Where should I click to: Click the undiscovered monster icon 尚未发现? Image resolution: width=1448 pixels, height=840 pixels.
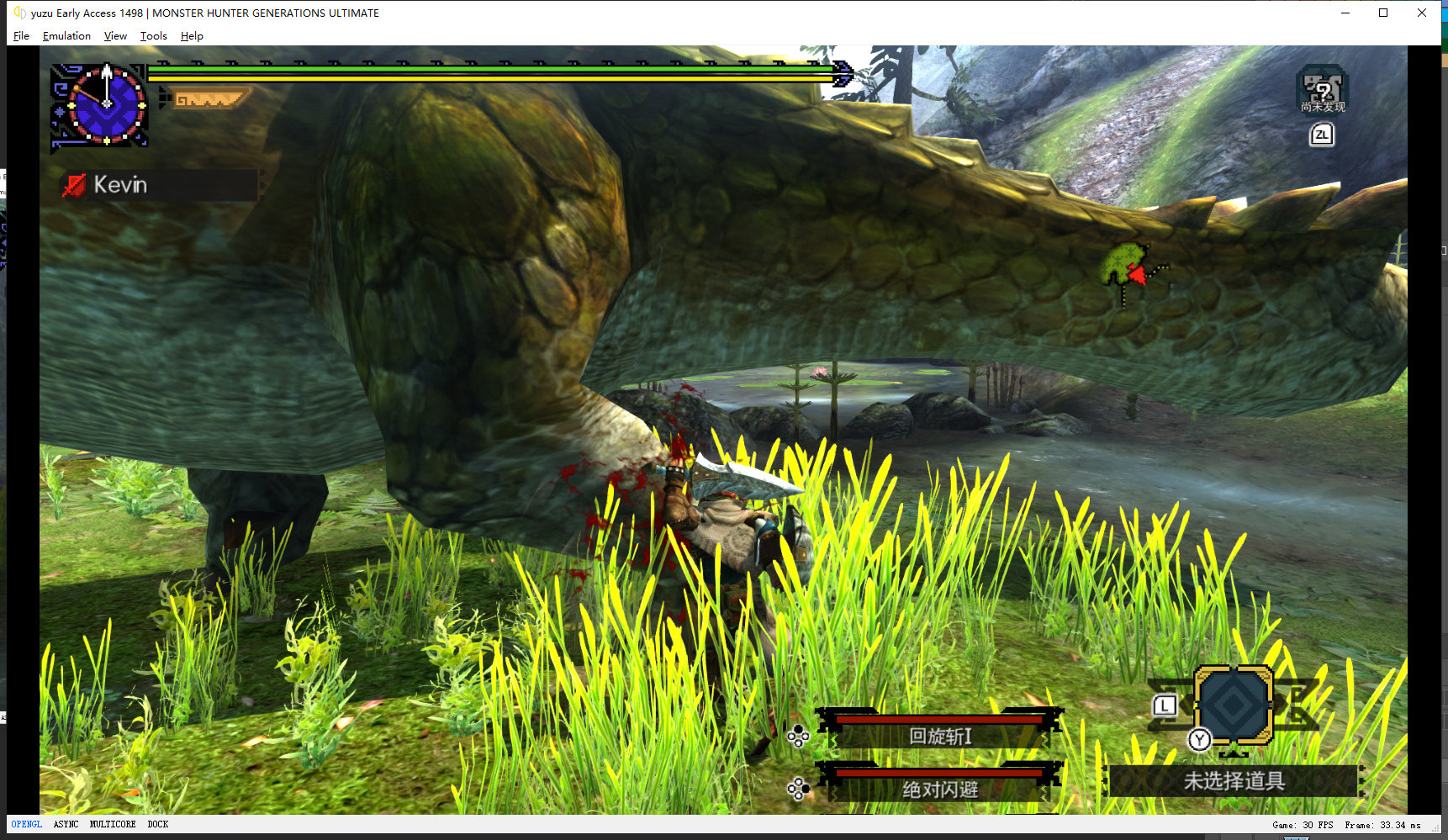[x=1322, y=91]
